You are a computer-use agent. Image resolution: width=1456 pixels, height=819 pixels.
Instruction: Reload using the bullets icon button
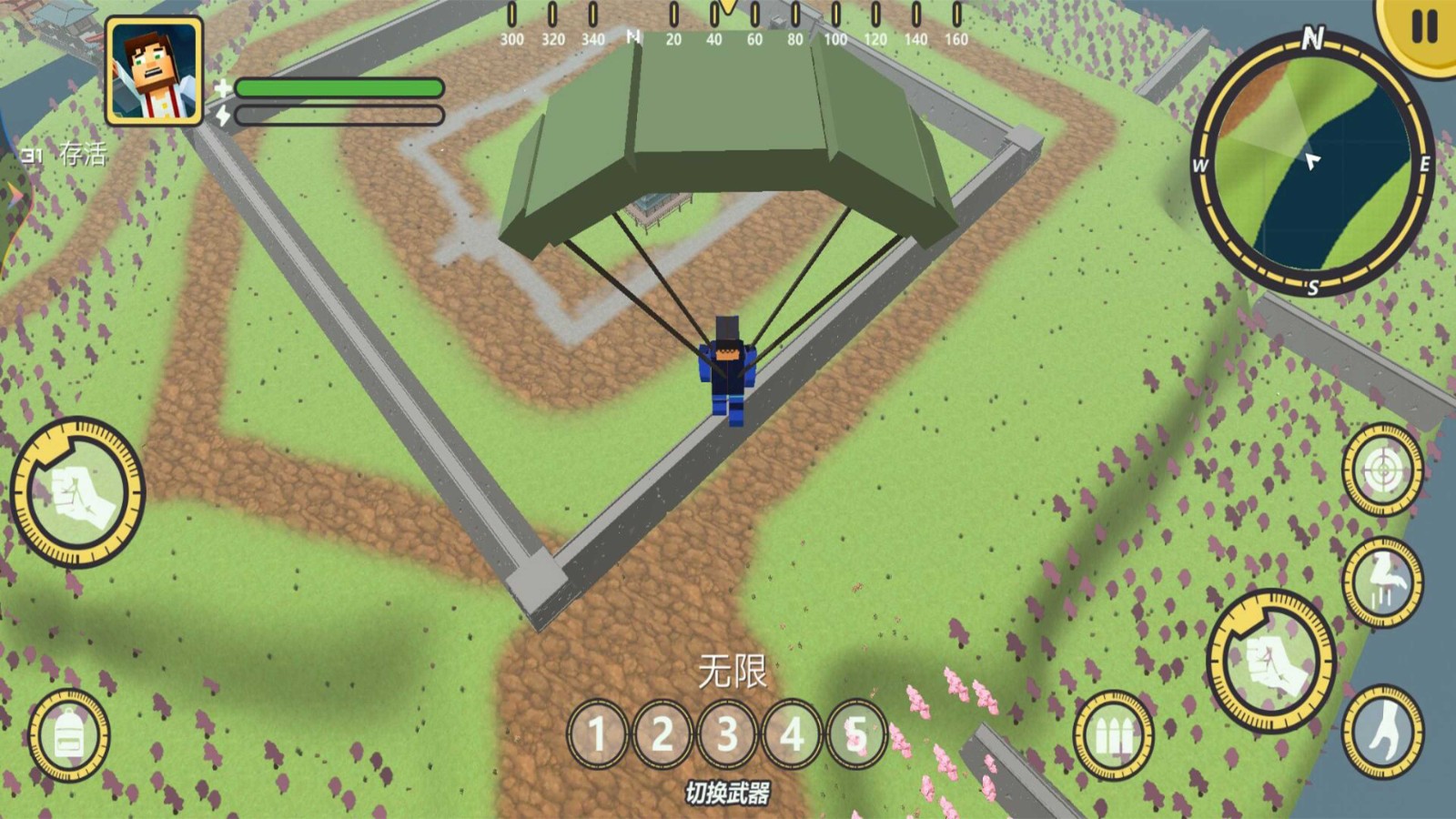pyautogui.click(x=1112, y=735)
